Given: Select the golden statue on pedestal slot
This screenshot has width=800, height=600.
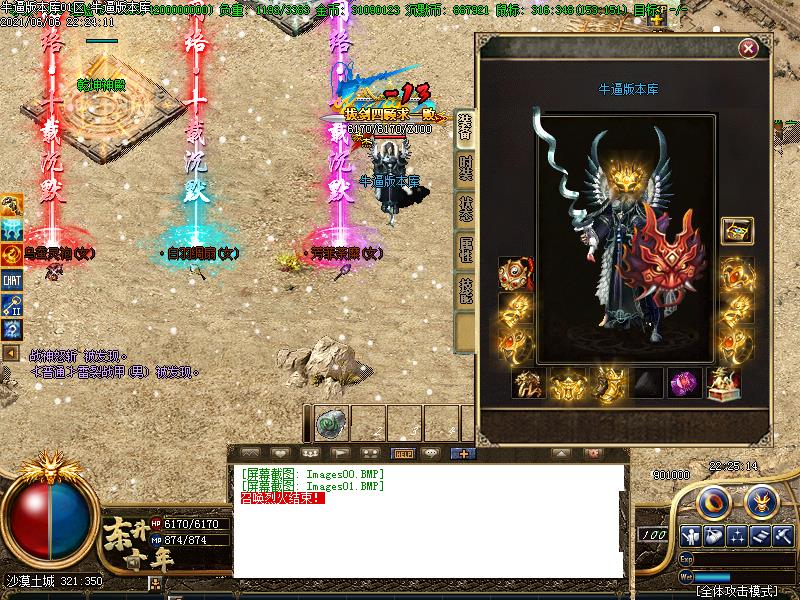Looking at the screenshot, I should click(723, 384).
